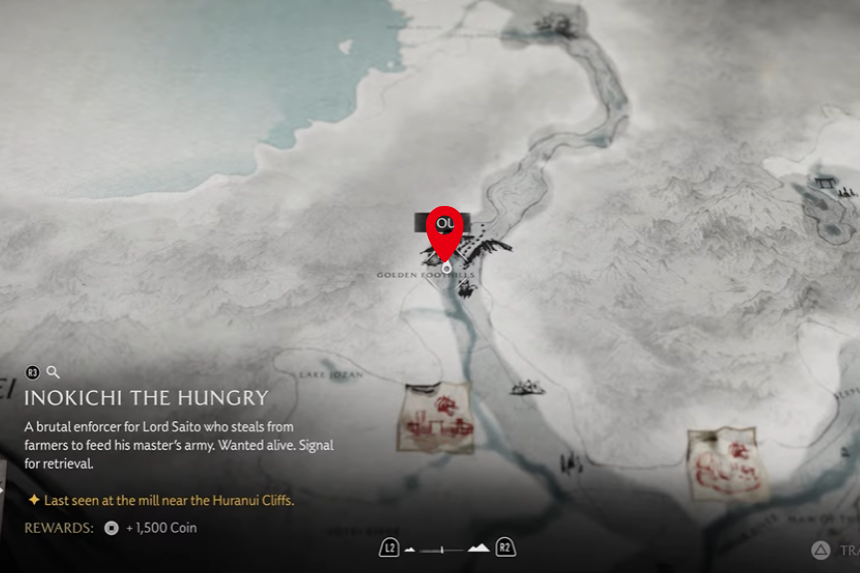Click the magnifying glass inspect icon
Viewport: 860px width, 573px height.
pyautogui.click(x=54, y=372)
